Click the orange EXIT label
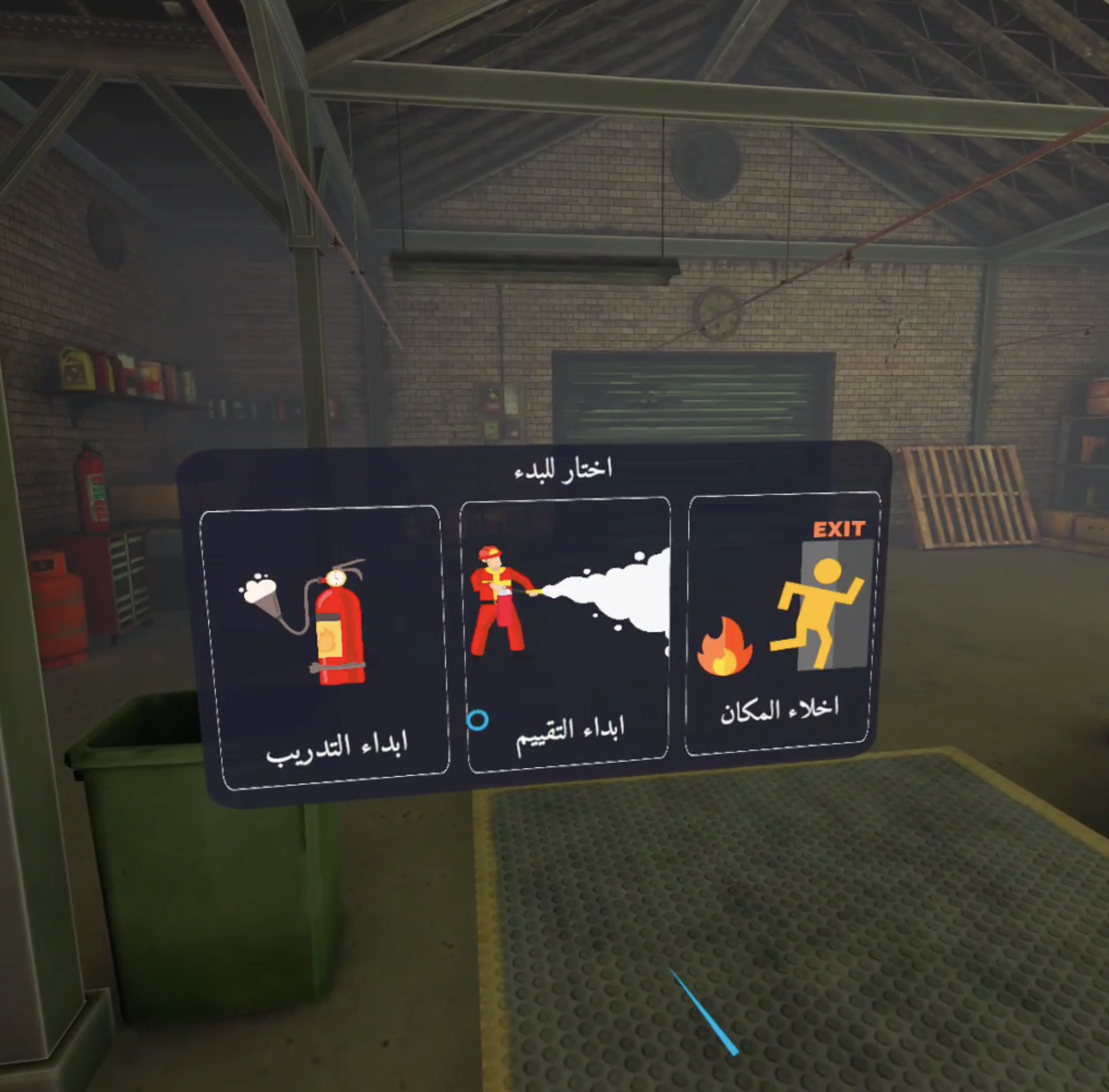 [x=839, y=528]
